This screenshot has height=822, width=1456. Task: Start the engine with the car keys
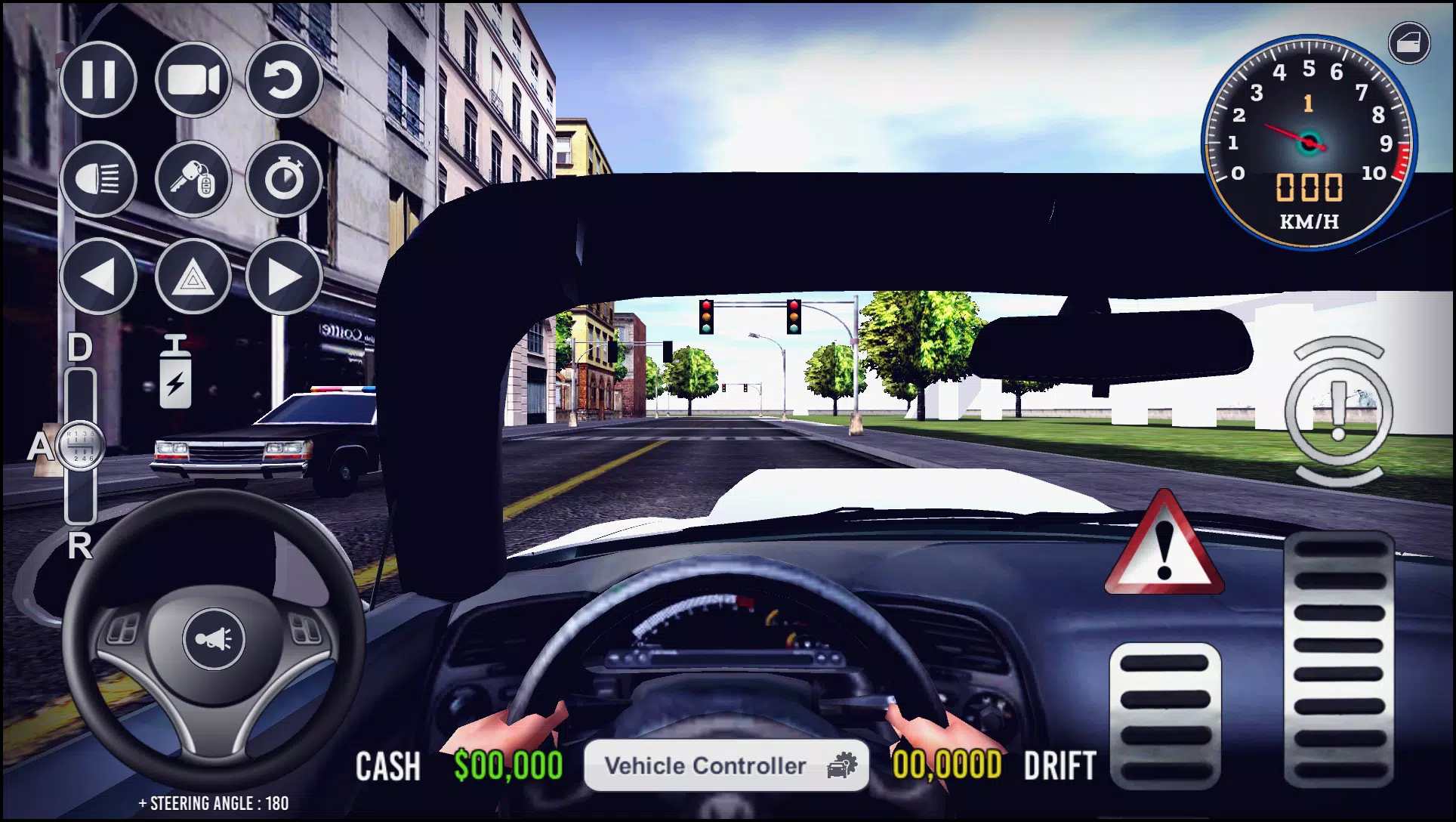coord(193,180)
